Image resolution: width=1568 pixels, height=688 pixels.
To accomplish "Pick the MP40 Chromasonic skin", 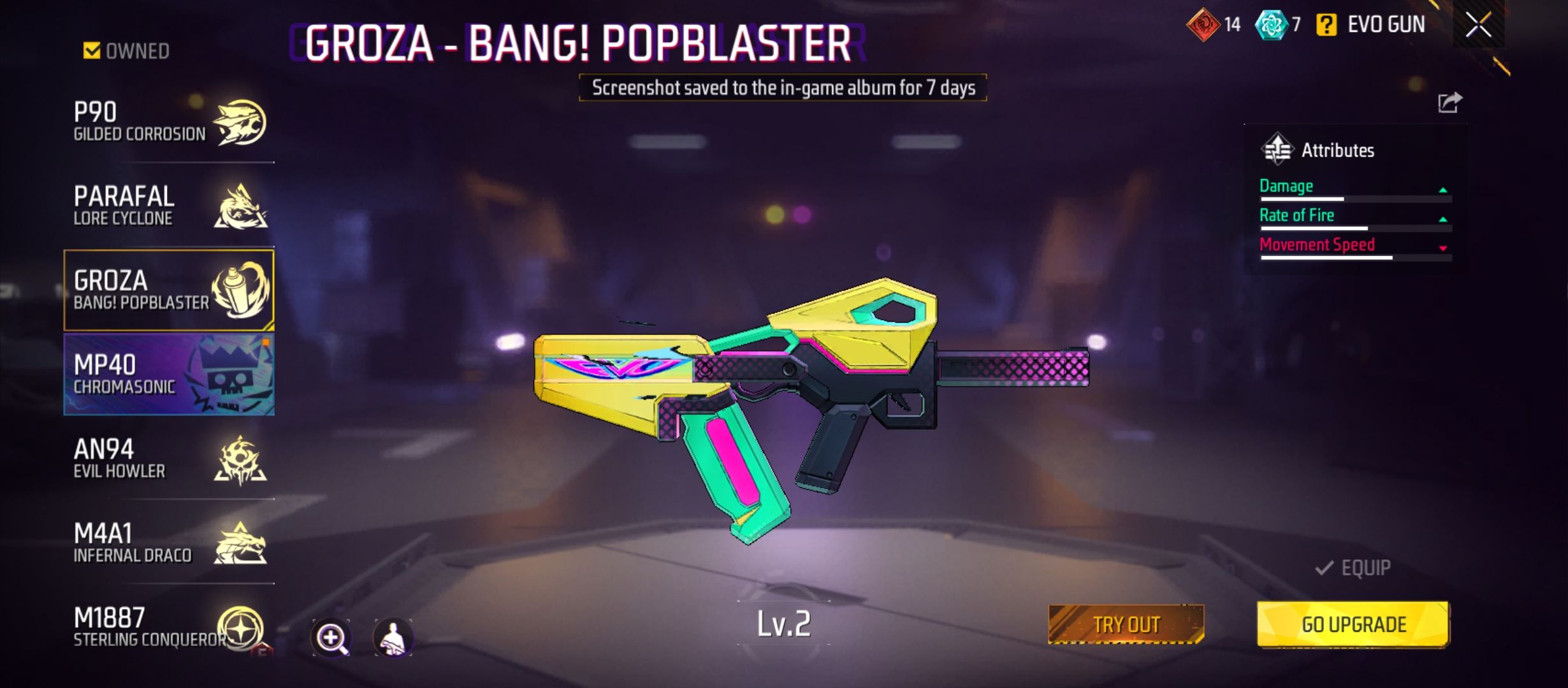I will [169, 375].
